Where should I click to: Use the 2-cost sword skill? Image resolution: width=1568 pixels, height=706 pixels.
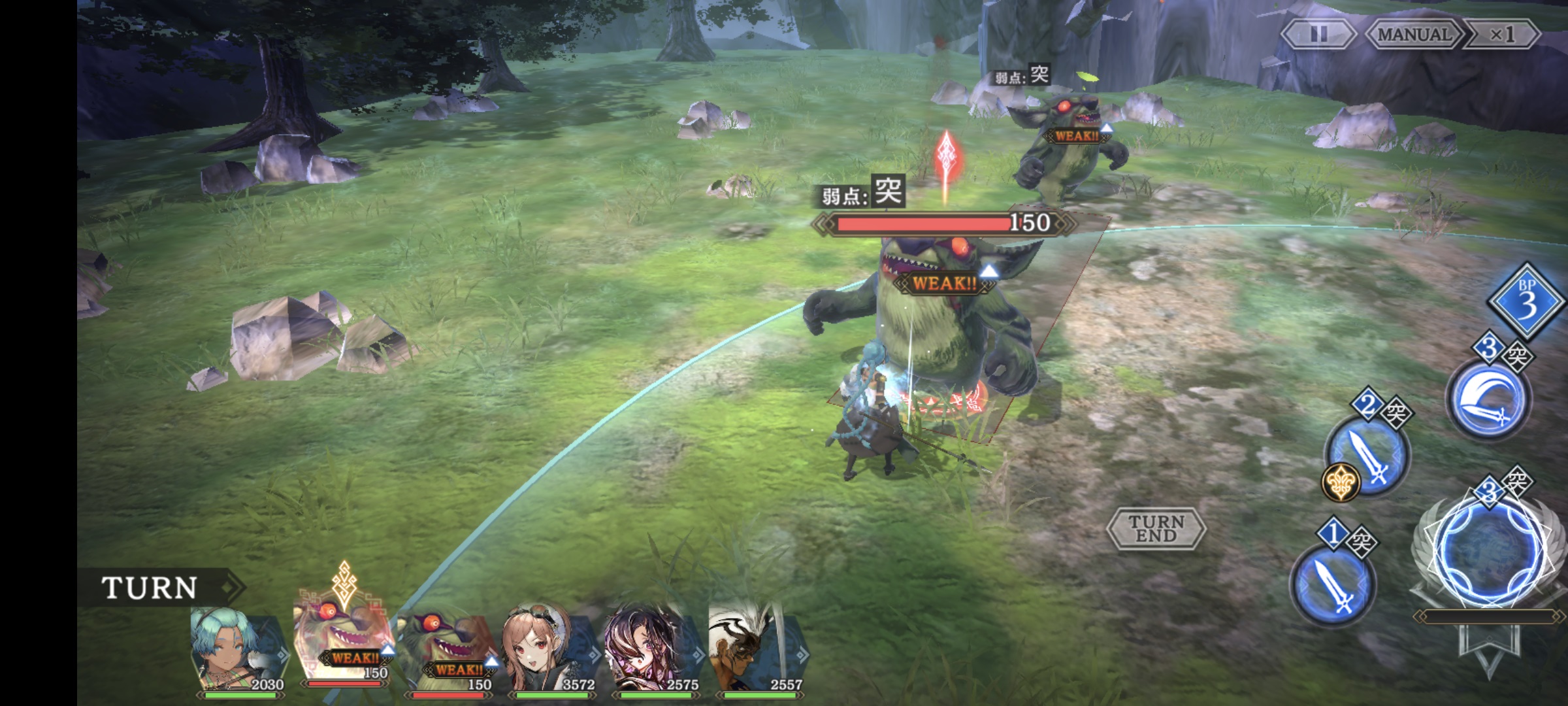pyautogui.click(x=1367, y=454)
